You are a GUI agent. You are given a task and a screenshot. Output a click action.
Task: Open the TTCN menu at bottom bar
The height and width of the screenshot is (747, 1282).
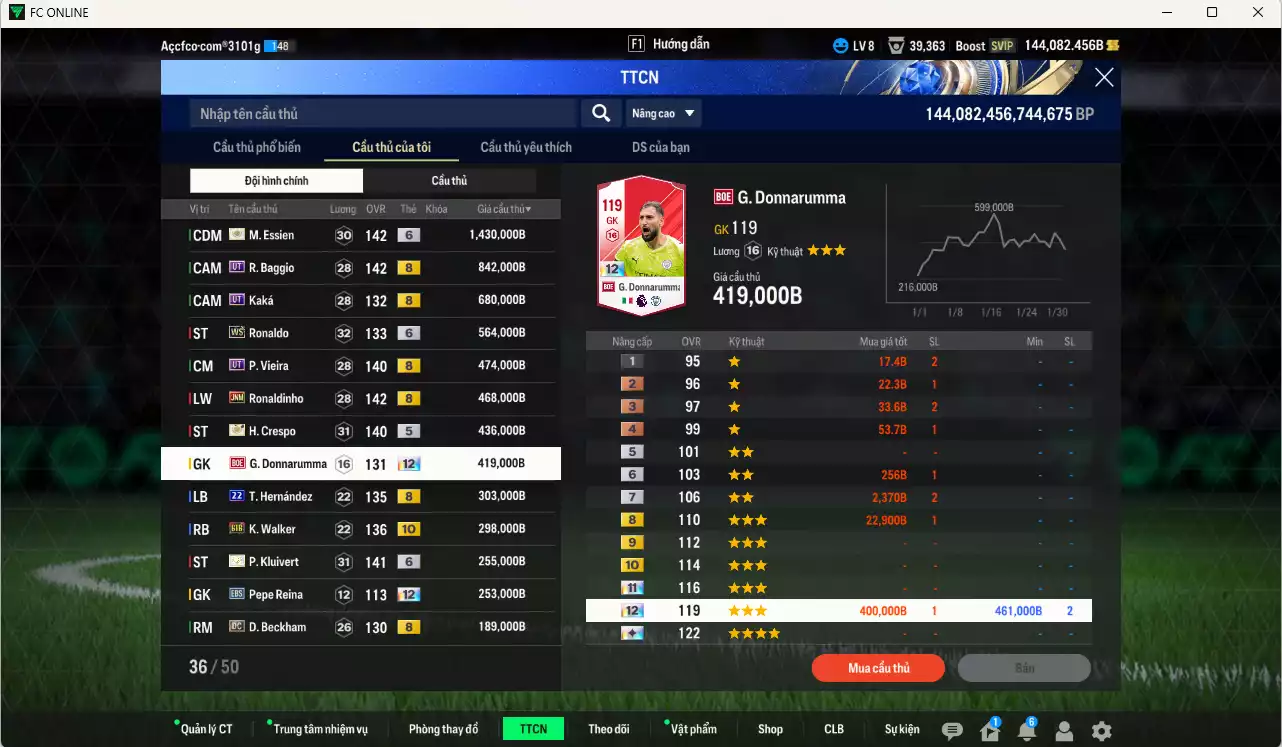click(x=533, y=728)
